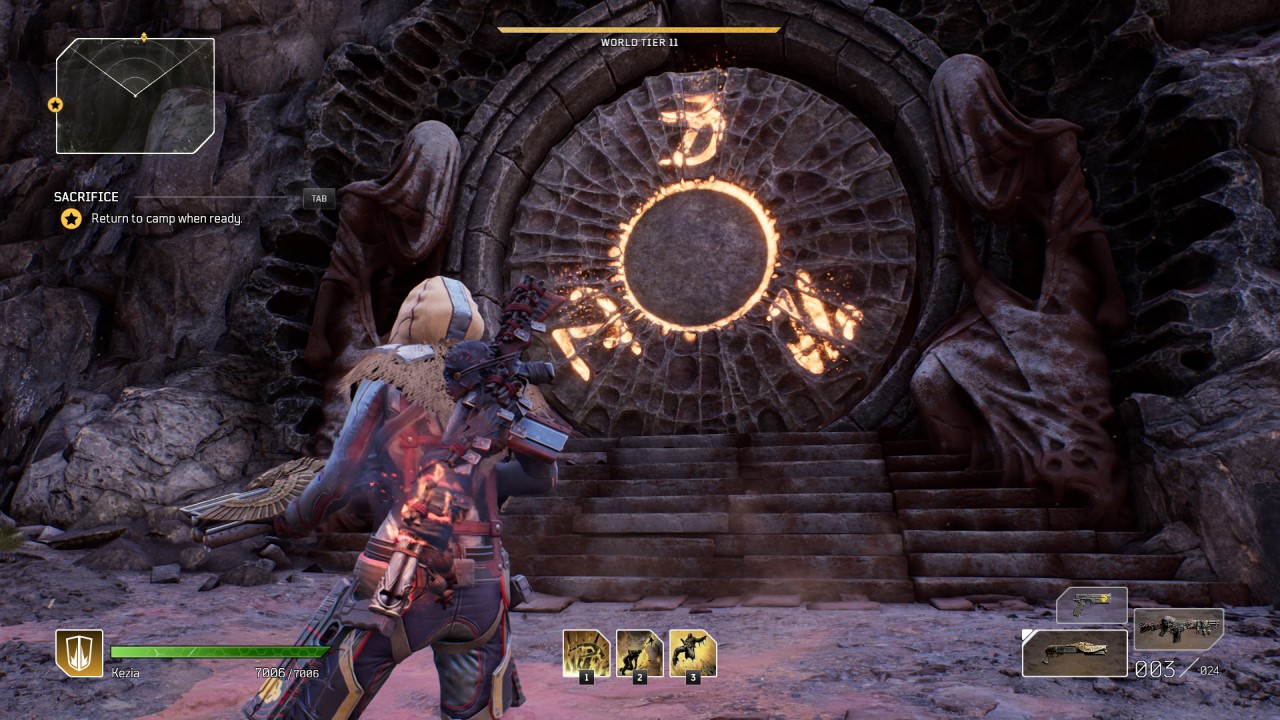The height and width of the screenshot is (720, 1280).
Task: Open the class emblem icon beside Kezia
Action: (79, 653)
